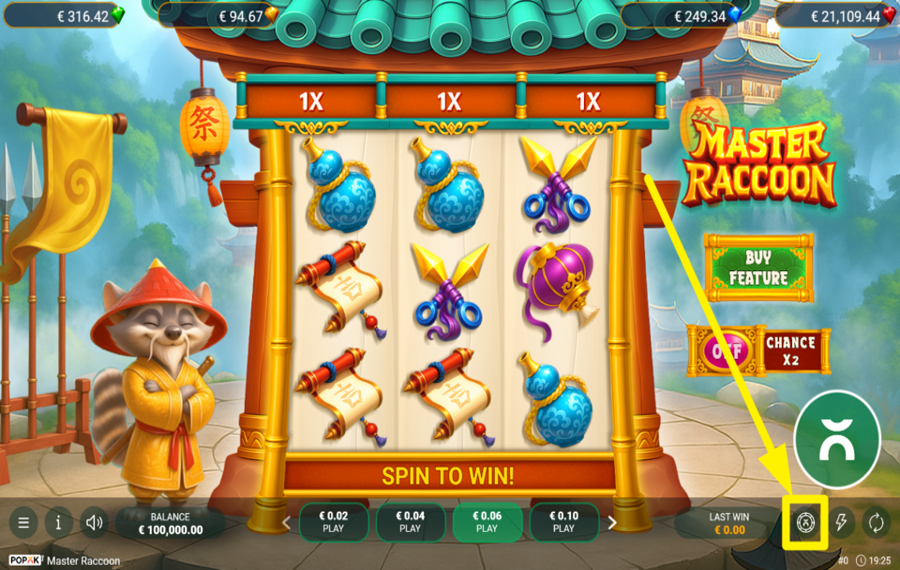
Task: Show lower bet options with left arrow
Action: click(x=287, y=522)
